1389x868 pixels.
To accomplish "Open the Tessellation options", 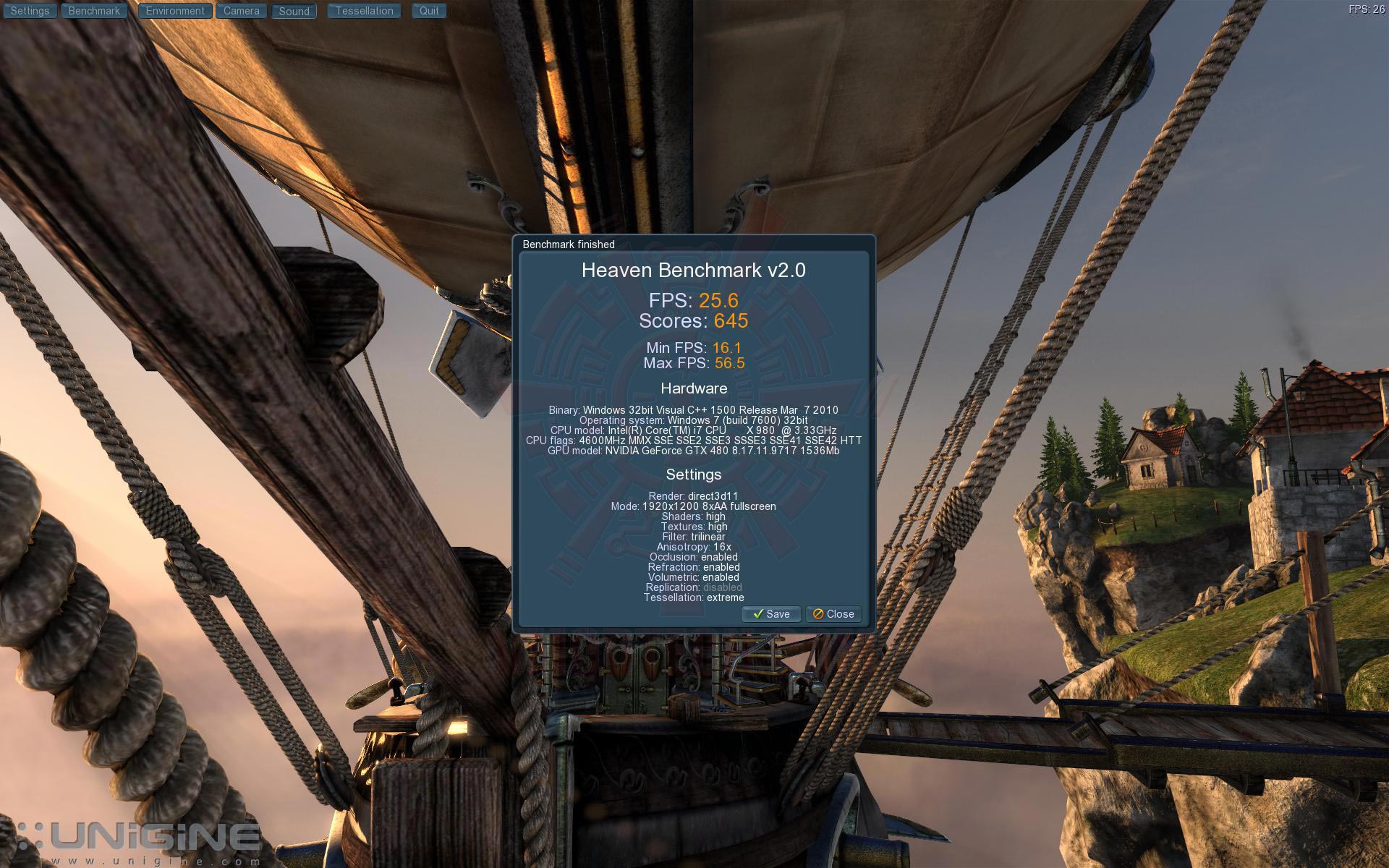I will point(364,11).
